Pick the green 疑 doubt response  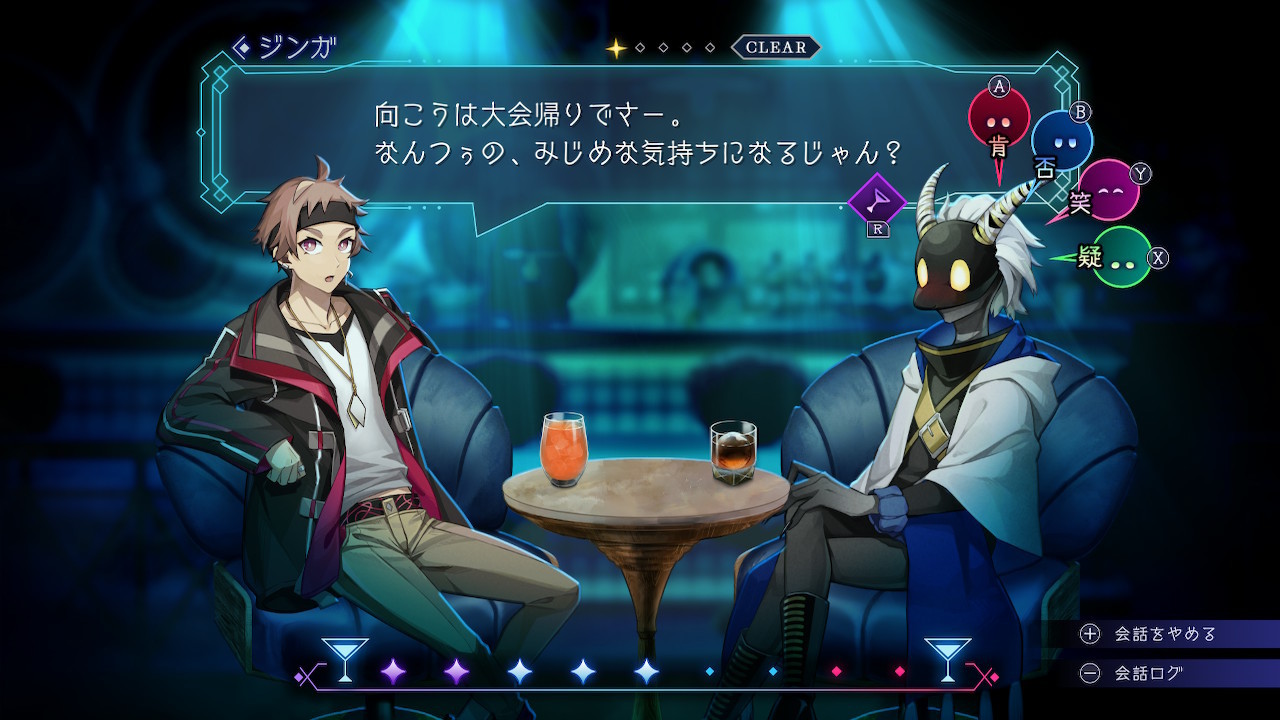(1120, 257)
